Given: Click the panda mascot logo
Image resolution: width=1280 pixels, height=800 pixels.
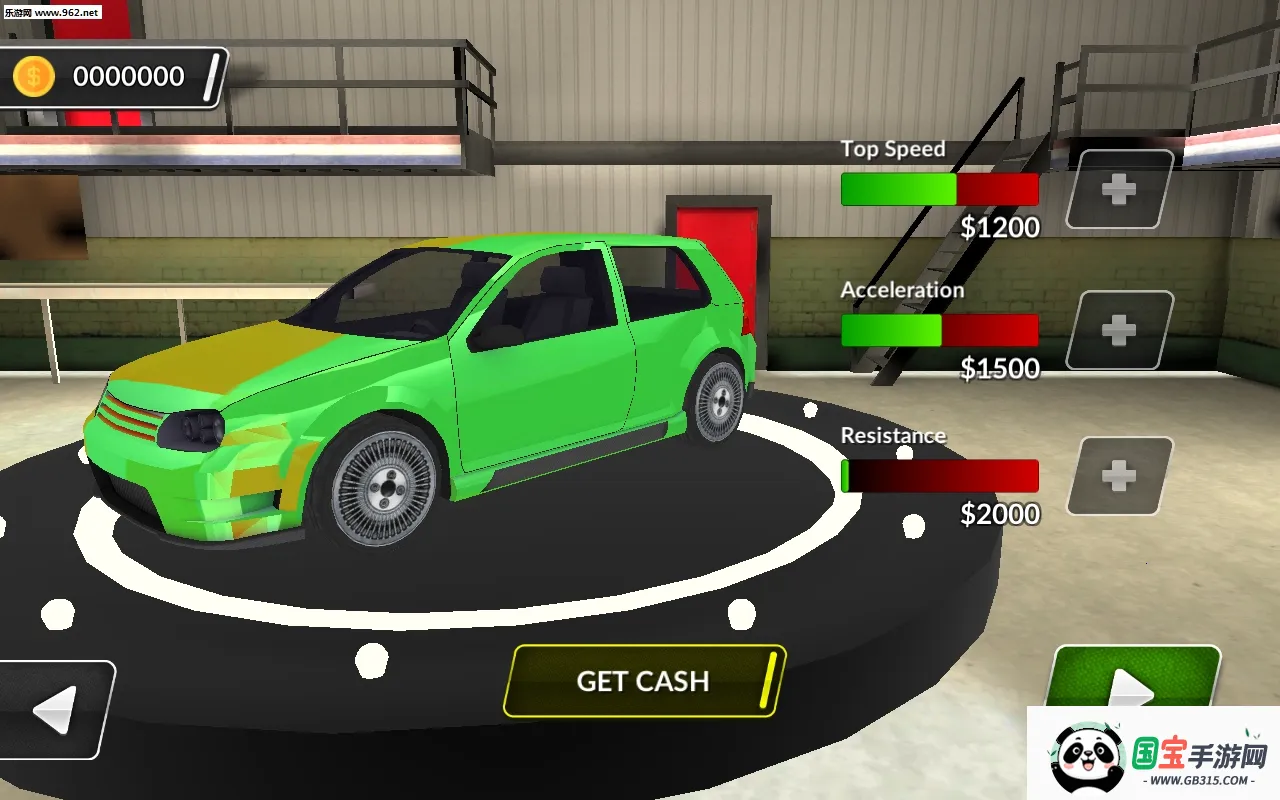Looking at the screenshot, I should (x=1085, y=755).
